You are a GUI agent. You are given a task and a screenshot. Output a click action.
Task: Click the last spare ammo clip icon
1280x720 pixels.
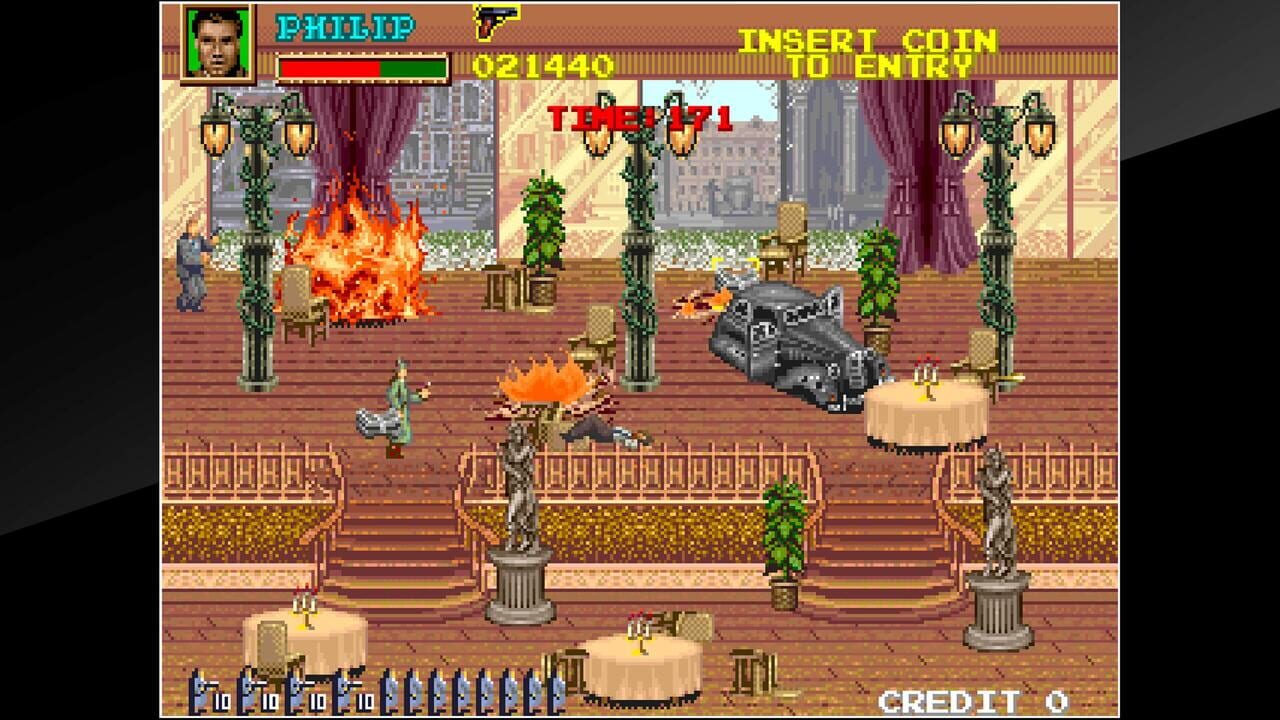tap(556, 692)
